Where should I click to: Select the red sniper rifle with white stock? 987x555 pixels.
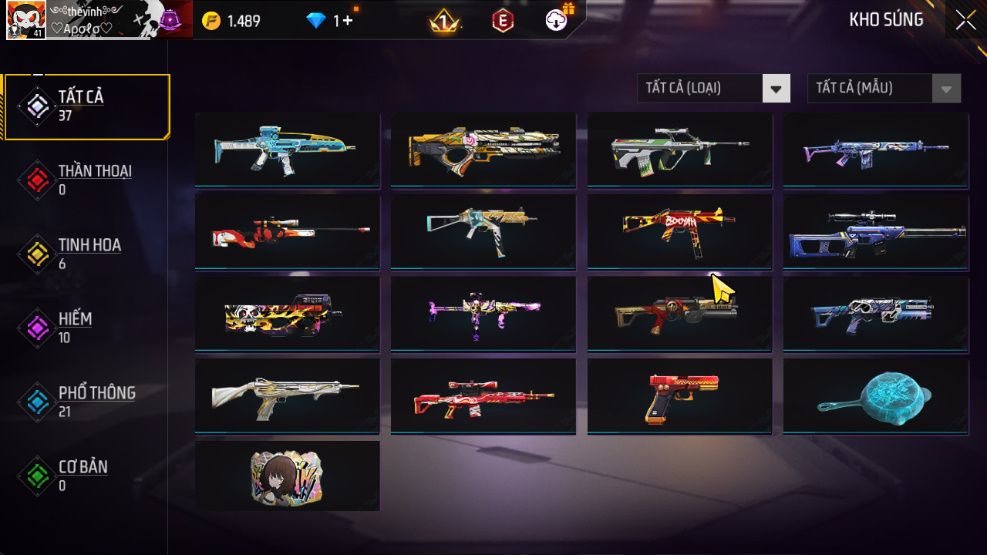pyautogui.click(x=287, y=230)
